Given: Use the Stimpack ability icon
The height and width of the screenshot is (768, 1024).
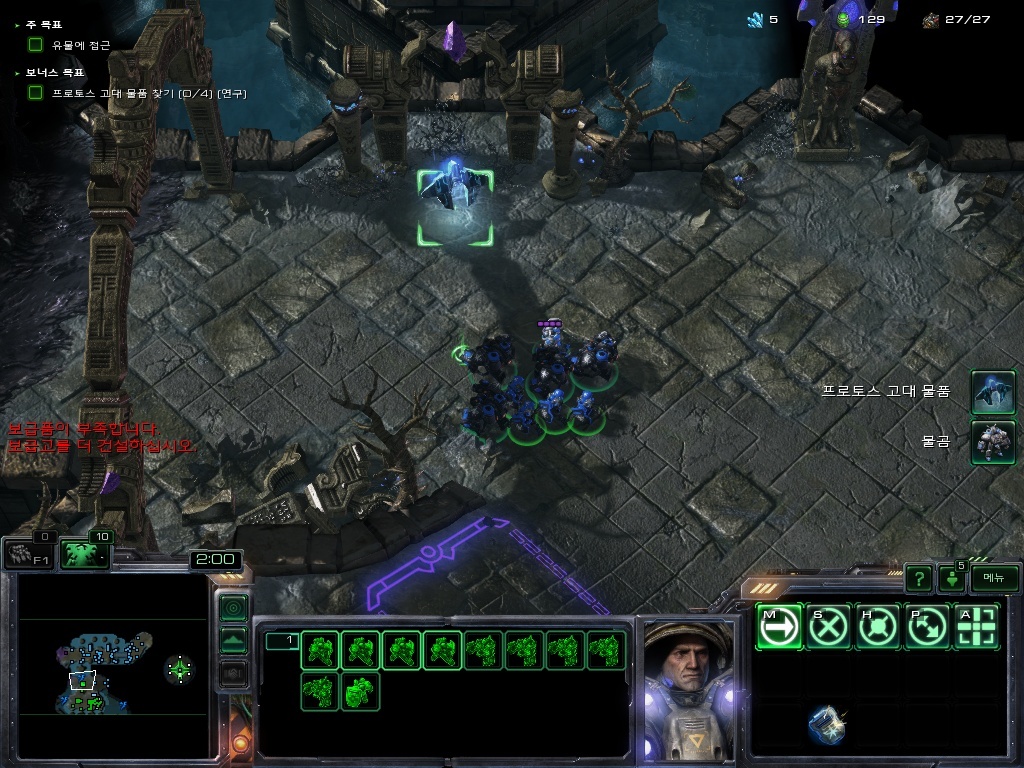Looking at the screenshot, I should pyautogui.click(x=827, y=725).
